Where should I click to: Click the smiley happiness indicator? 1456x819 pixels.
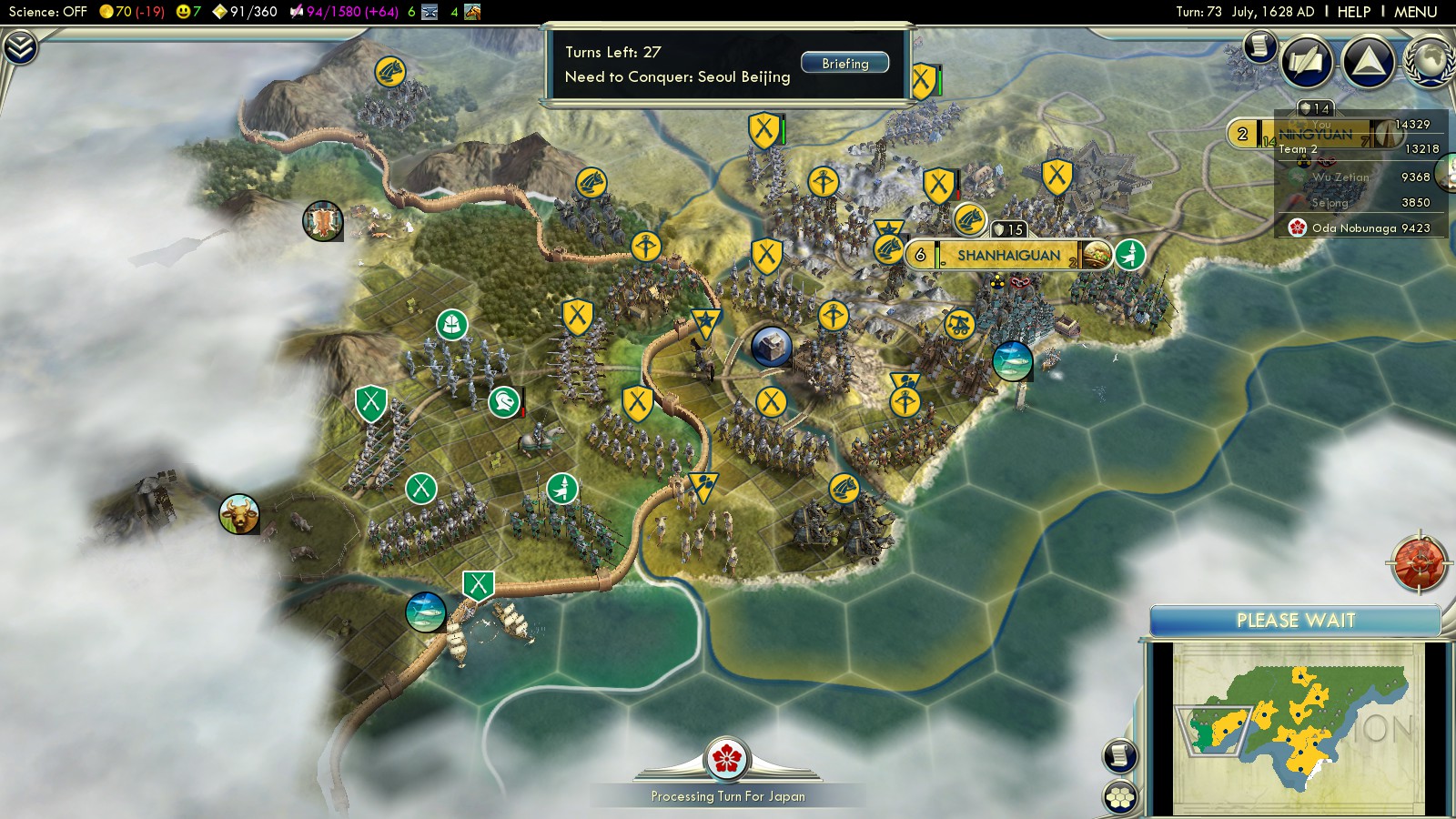point(184,12)
